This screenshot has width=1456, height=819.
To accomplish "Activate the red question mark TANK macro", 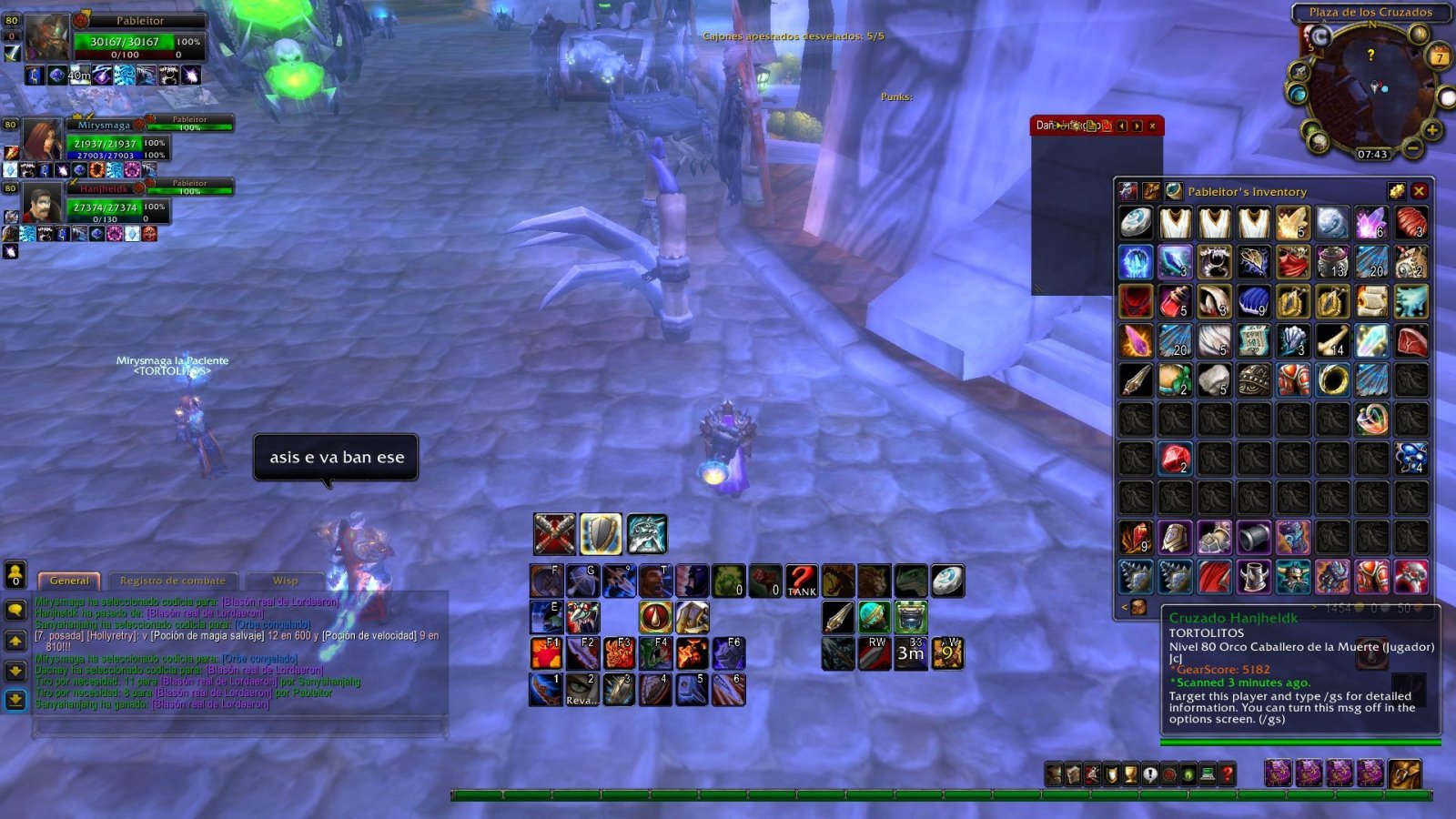I will click(x=802, y=581).
